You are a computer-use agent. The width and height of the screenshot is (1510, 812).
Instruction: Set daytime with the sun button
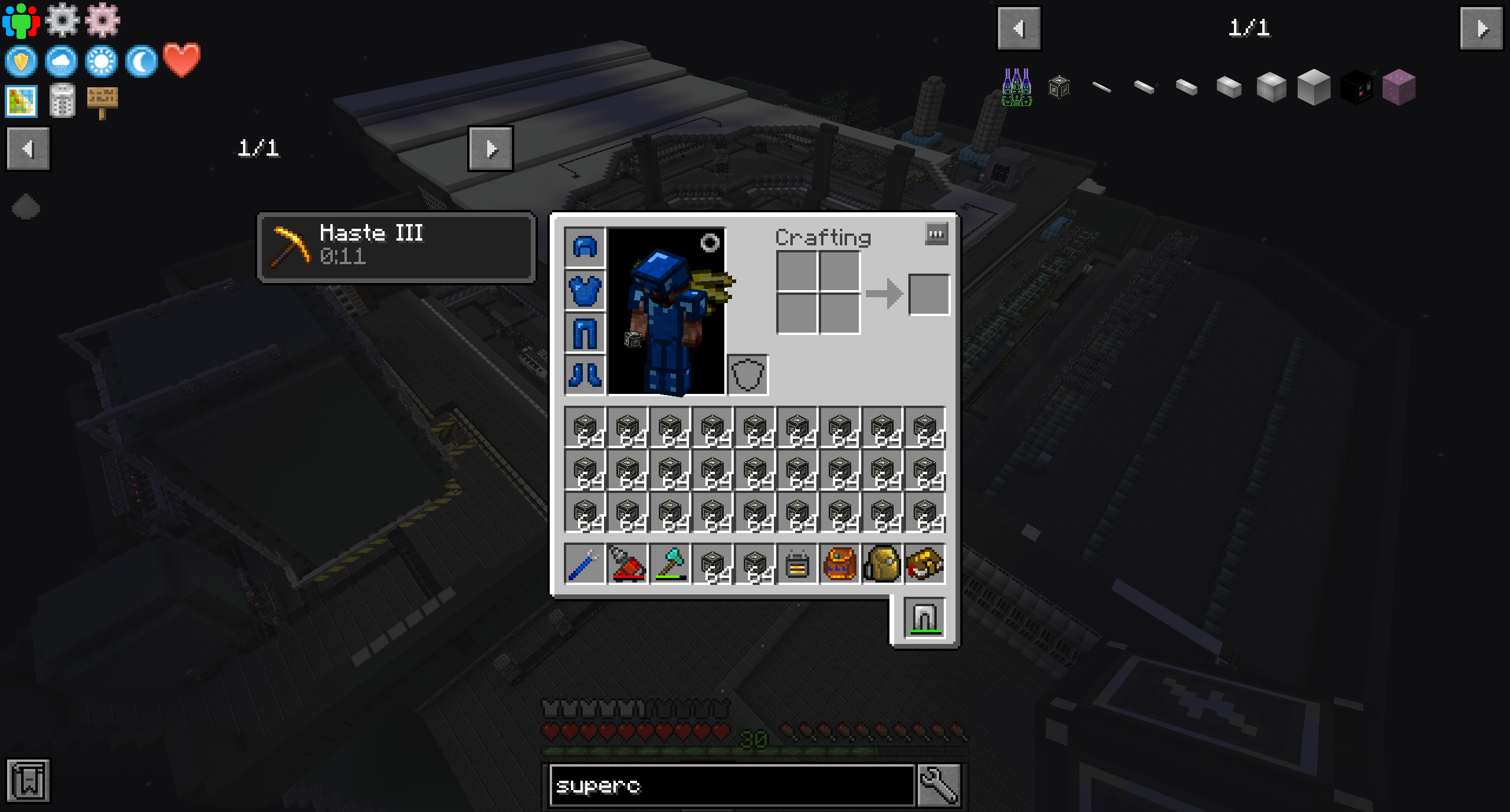101,61
